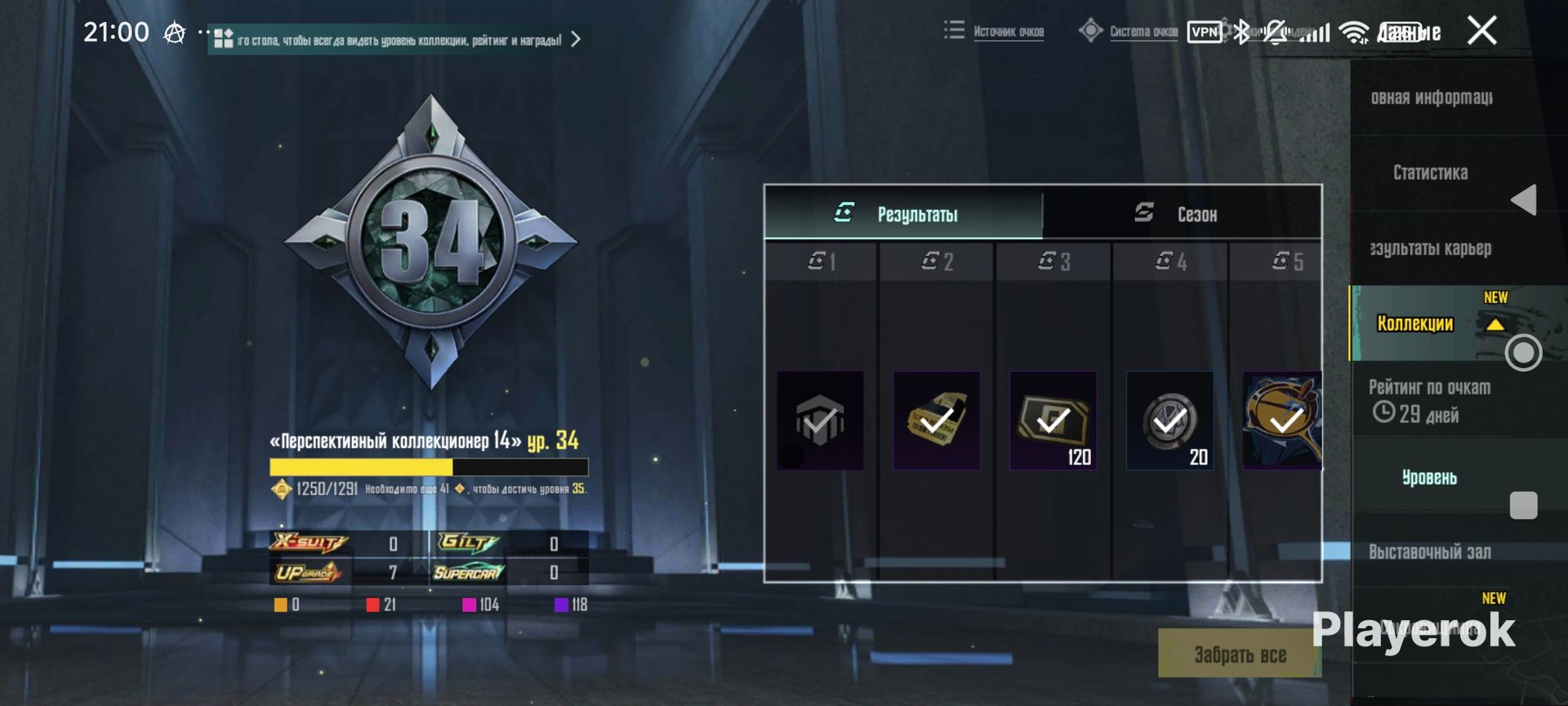
Task: Open the career results menu entry
Action: (1430, 248)
